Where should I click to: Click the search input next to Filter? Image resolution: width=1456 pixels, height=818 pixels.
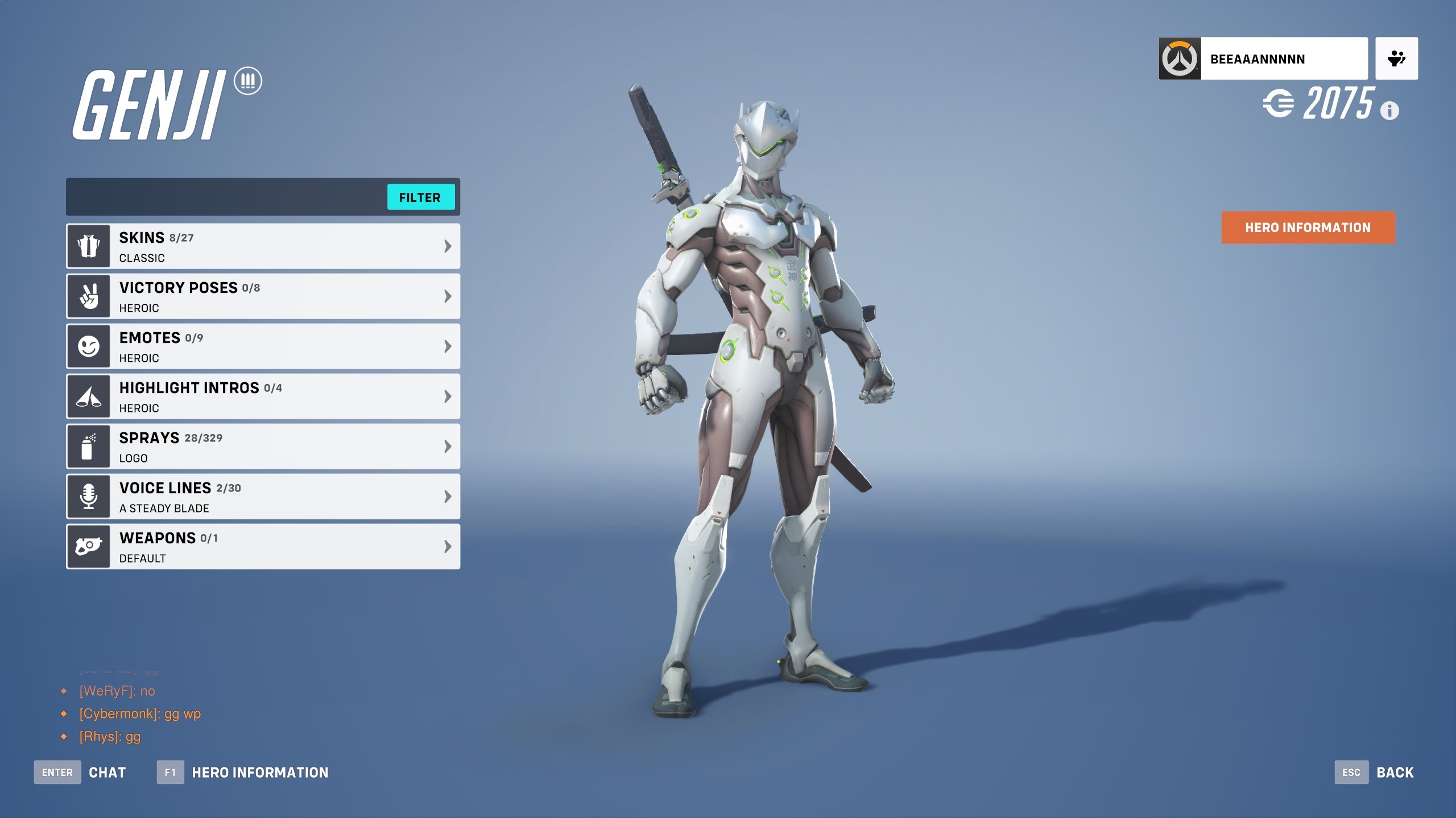(x=227, y=197)
